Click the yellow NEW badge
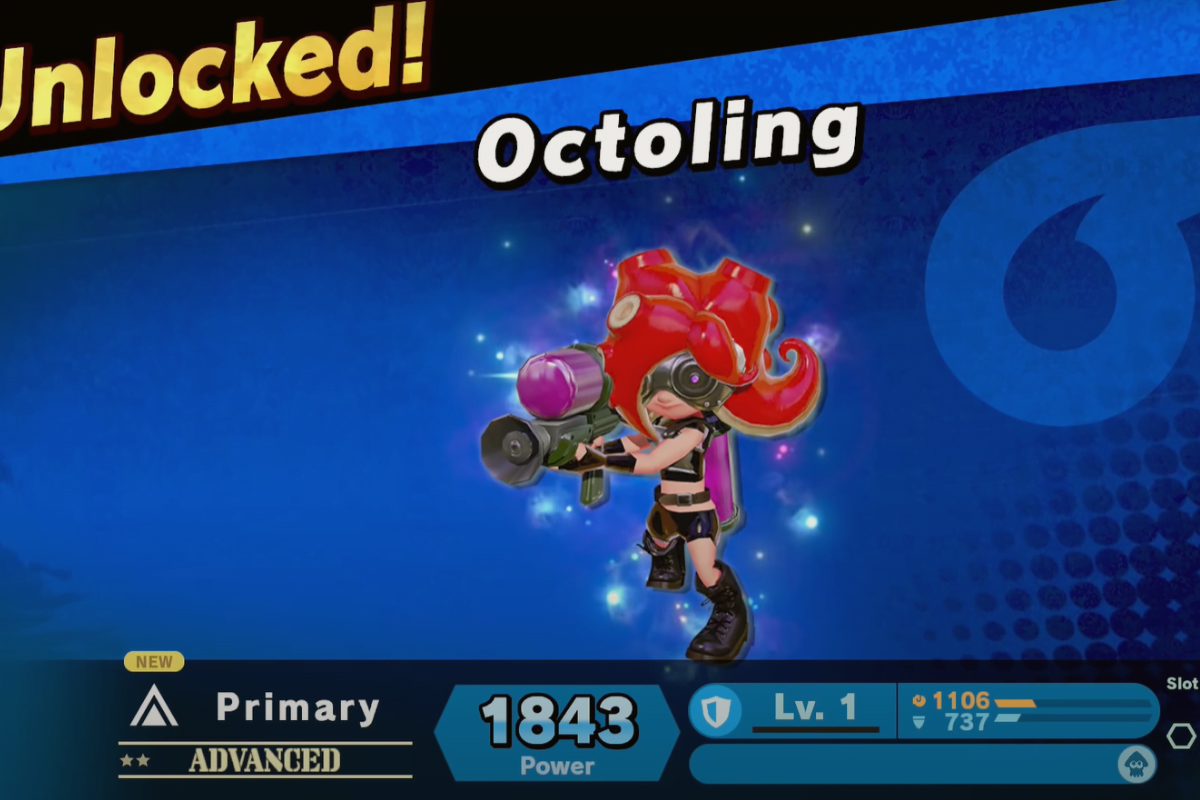The width and height of the screenshot is (1200, 800). (x=154, y=661)
